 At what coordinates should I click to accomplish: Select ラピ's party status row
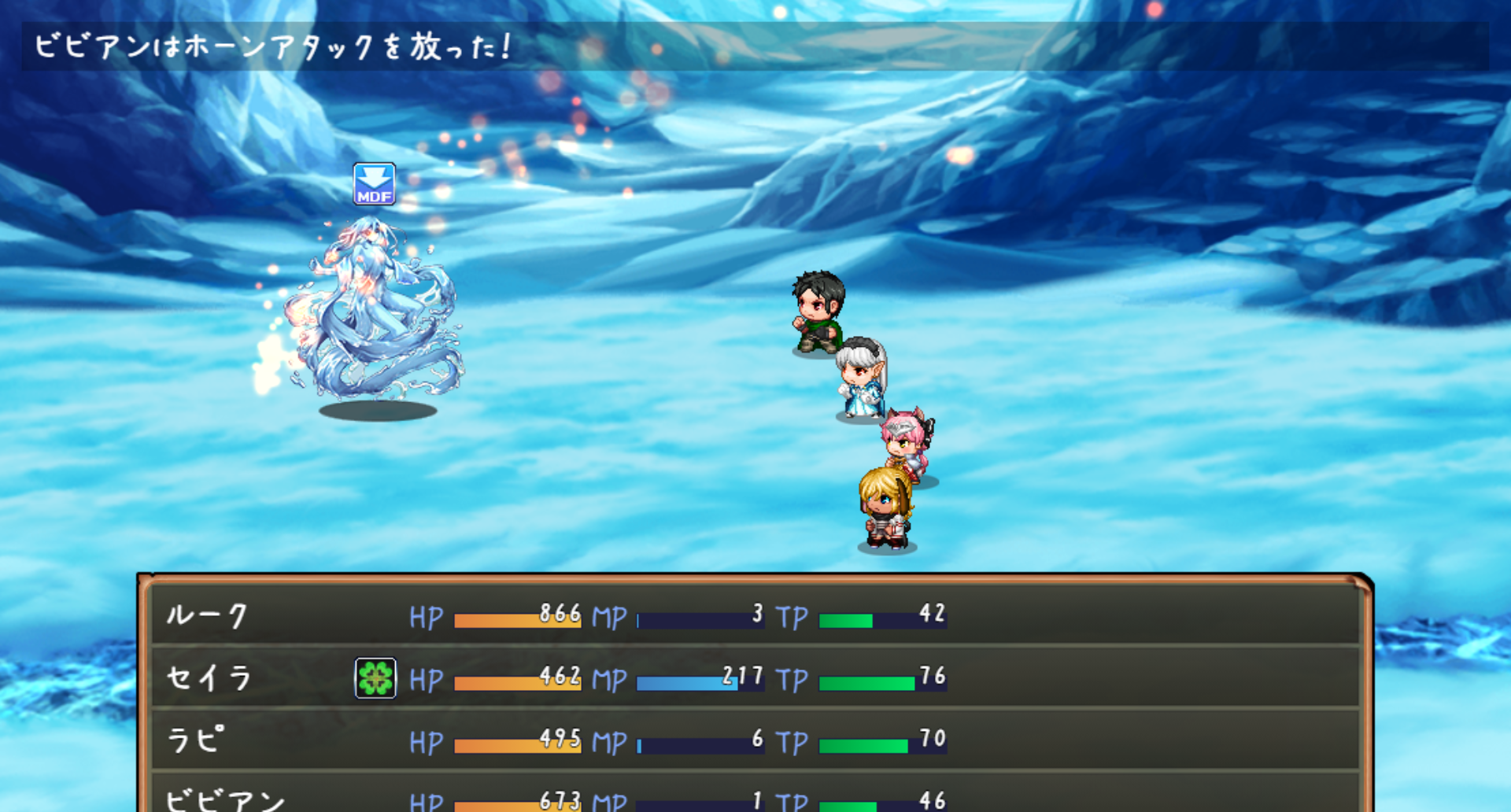(755, 740)
